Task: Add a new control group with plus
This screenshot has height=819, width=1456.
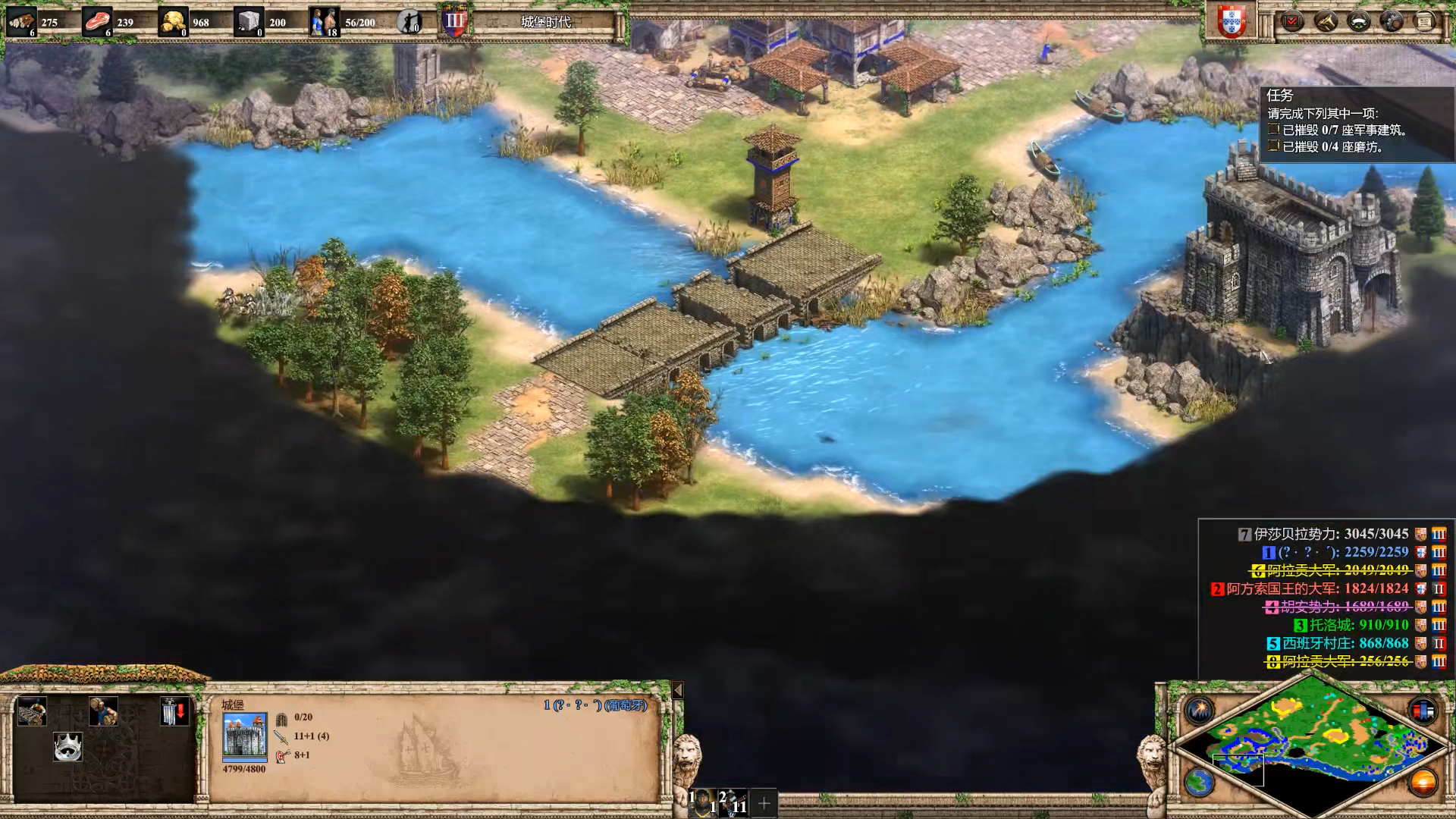Action: tap(764, 802)
